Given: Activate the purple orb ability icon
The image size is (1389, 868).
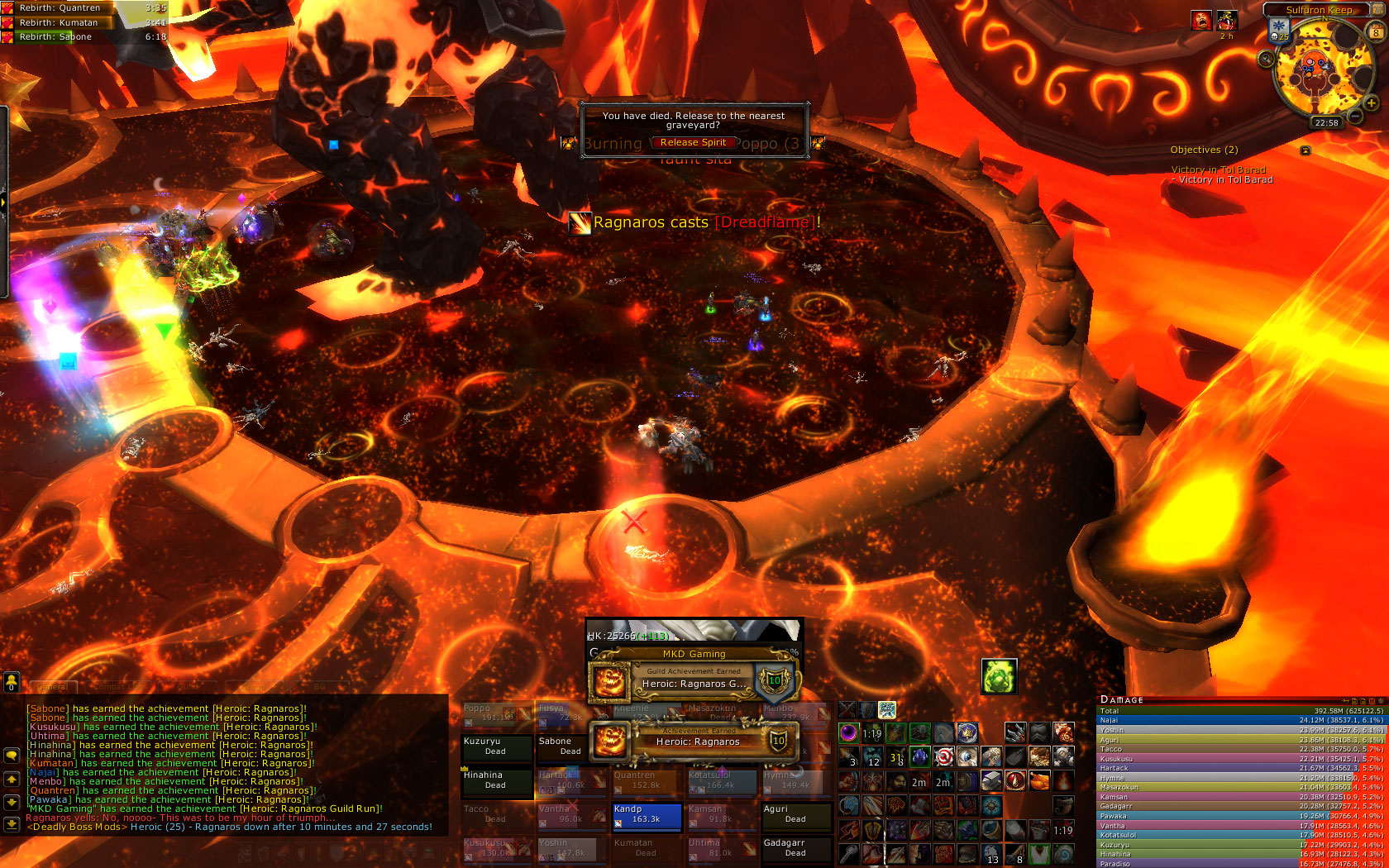Looking at the screenshot, I should tap(849, 732).
